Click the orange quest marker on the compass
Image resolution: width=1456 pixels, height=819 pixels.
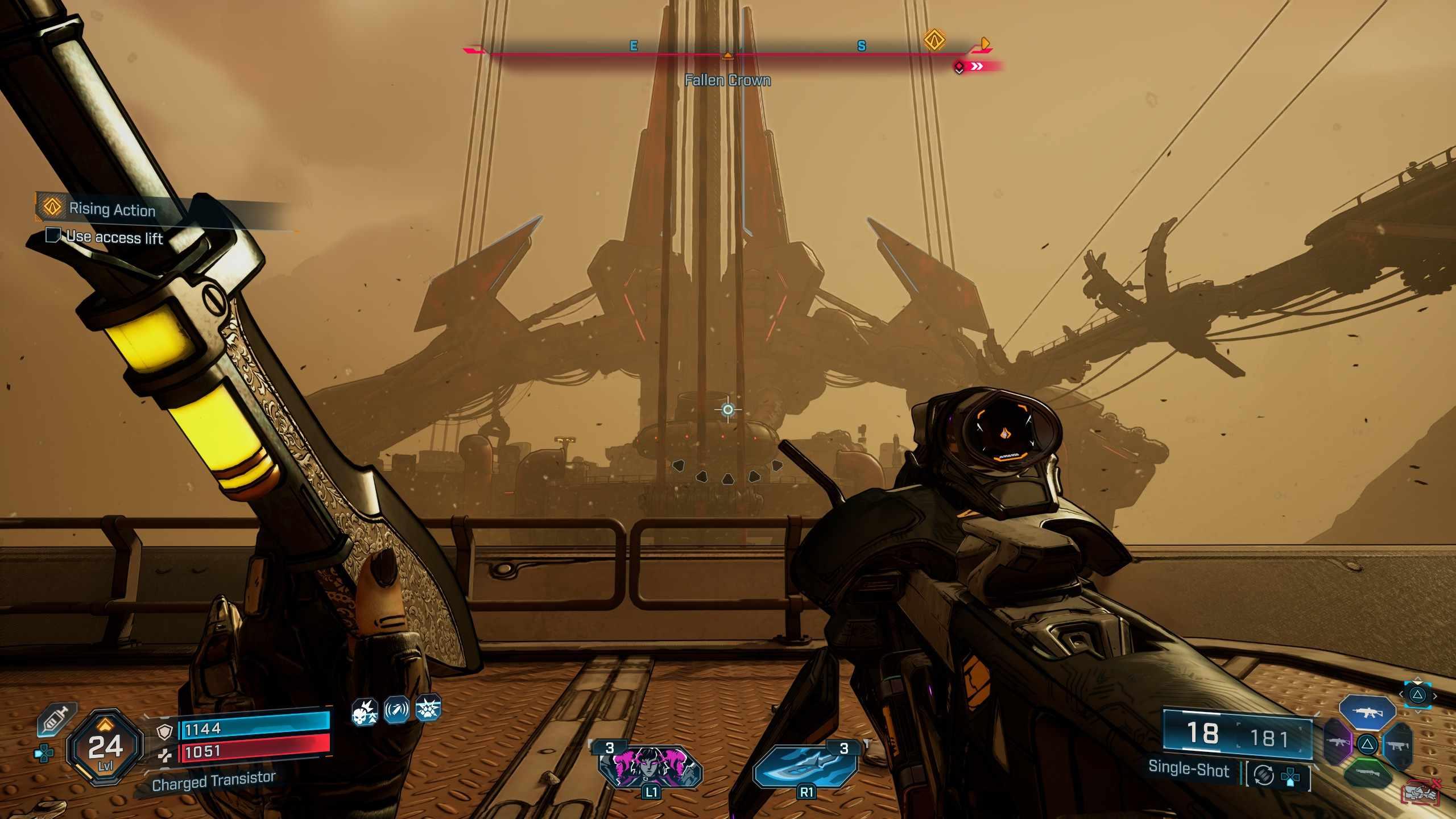[934, 40]
